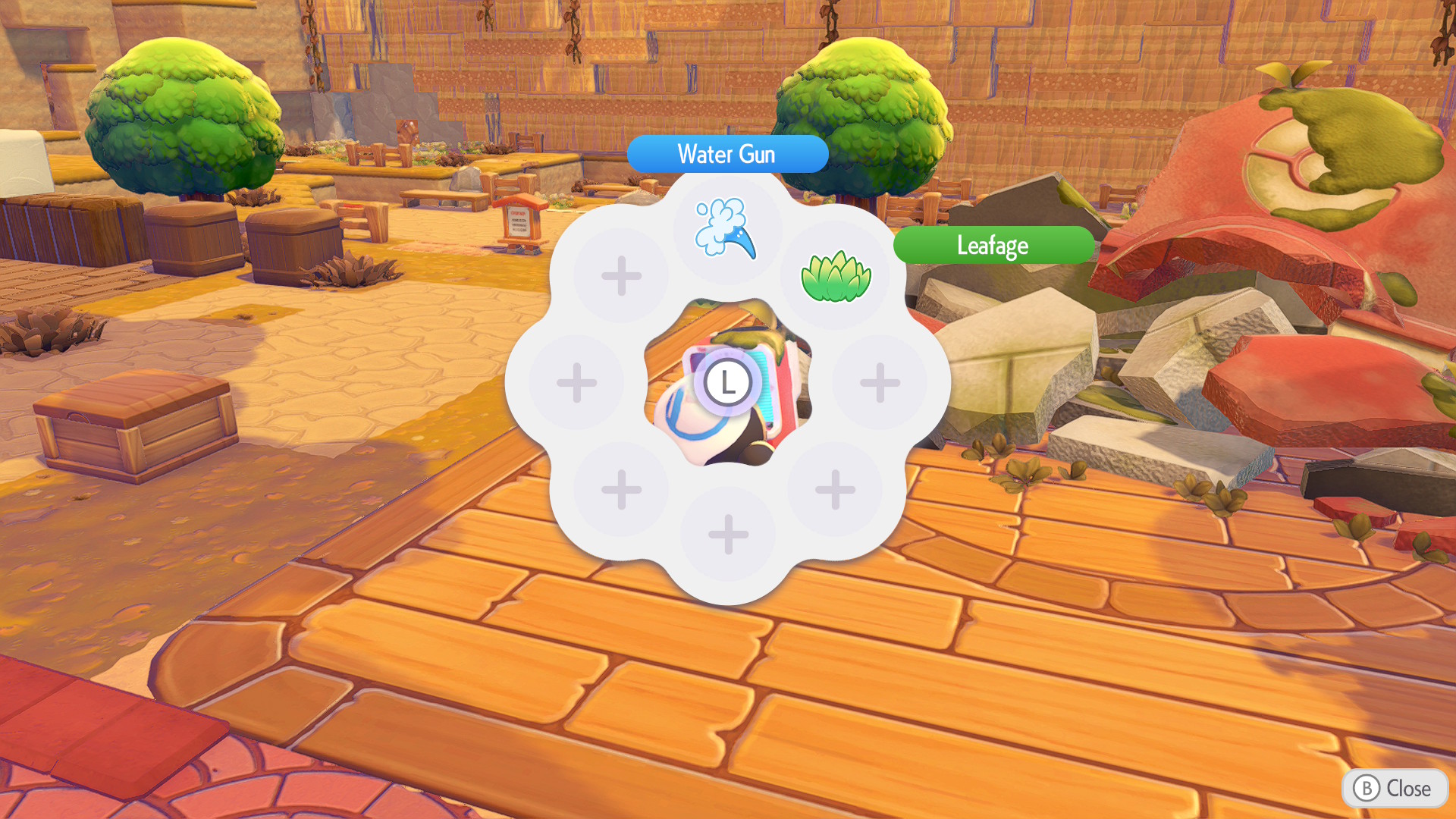Image resolution: width=1456 pixels, height=819 pixels.
Task: Click the bottom-center empty plus slot
Action: pos(728,533)
